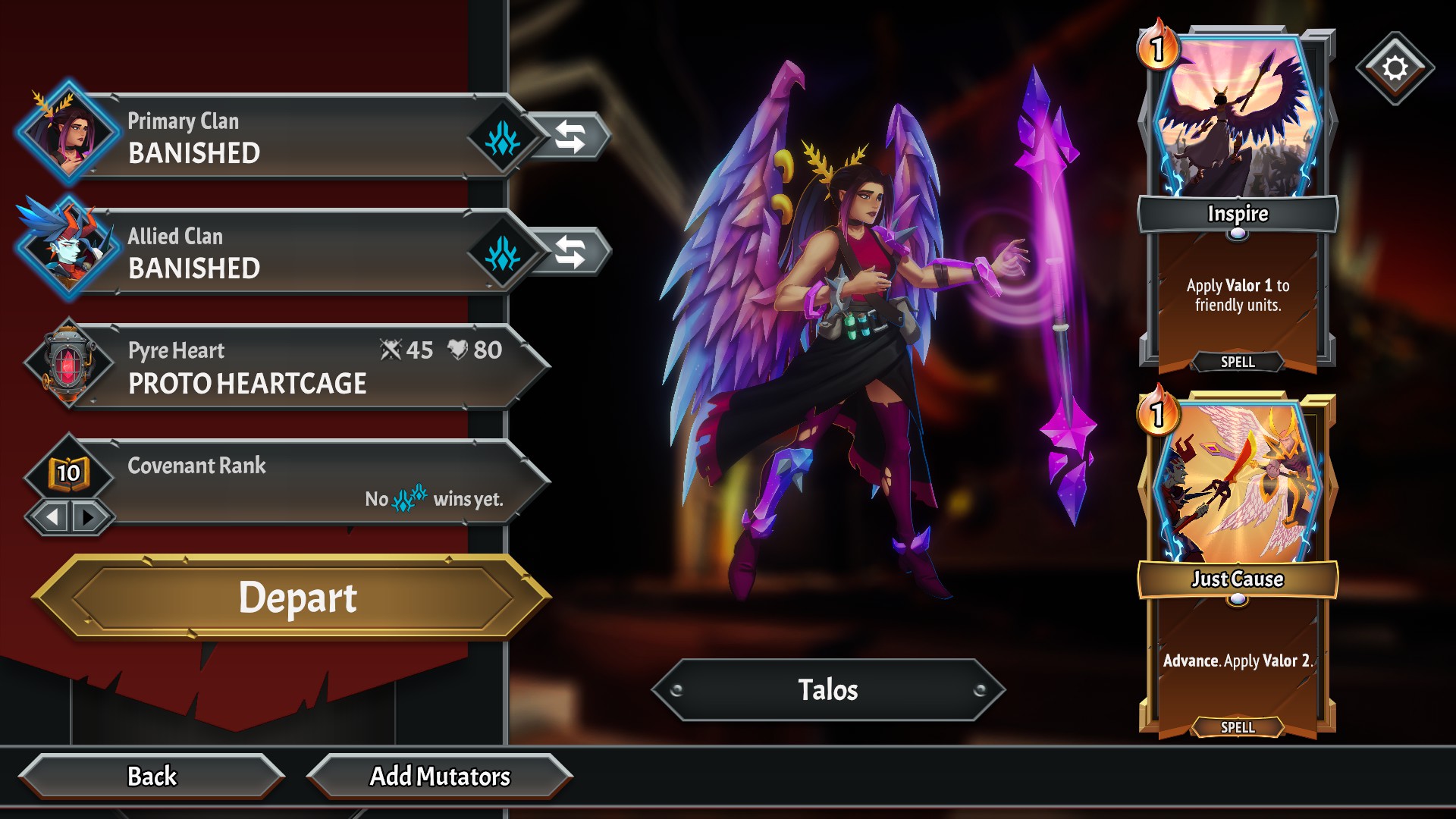Go back to the previous screen
1456x819 pixels.
tap(152, 777)
